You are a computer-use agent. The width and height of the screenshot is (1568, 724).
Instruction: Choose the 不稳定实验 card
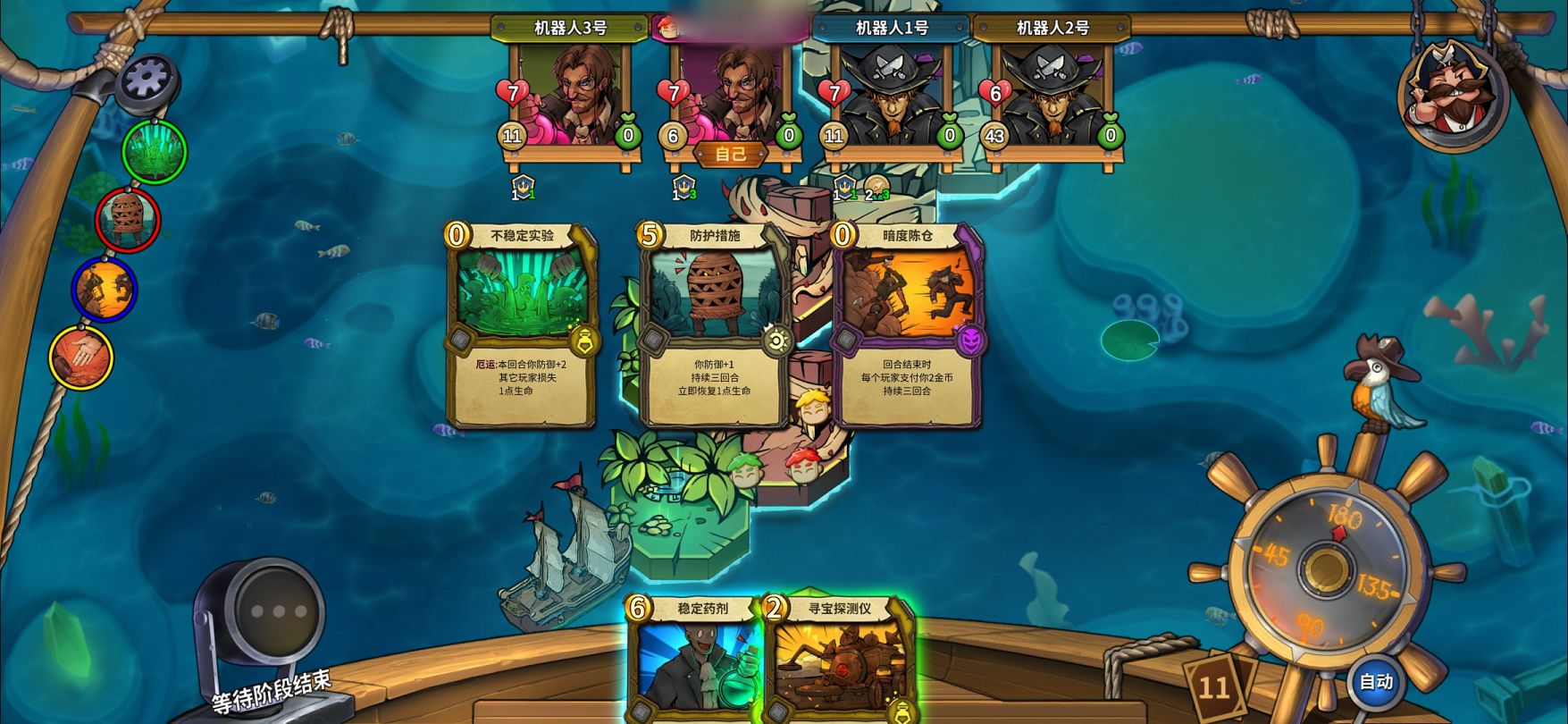(522, 324)
